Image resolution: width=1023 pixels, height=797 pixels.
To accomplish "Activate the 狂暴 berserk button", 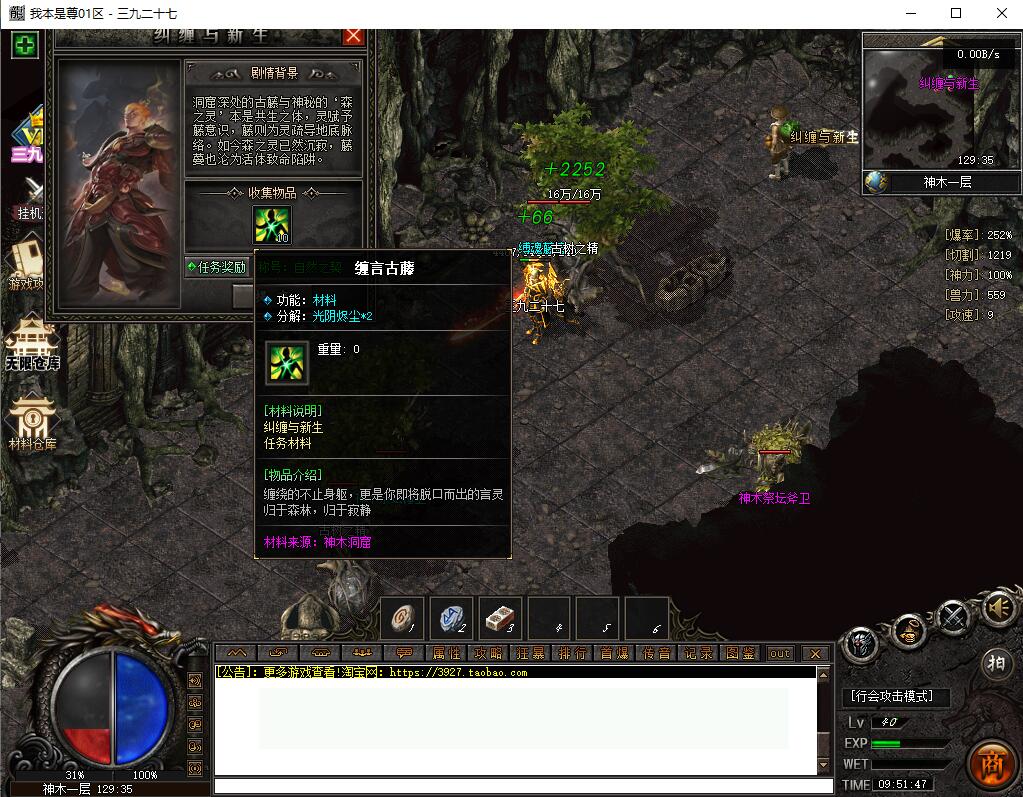I will click(530, 653).
